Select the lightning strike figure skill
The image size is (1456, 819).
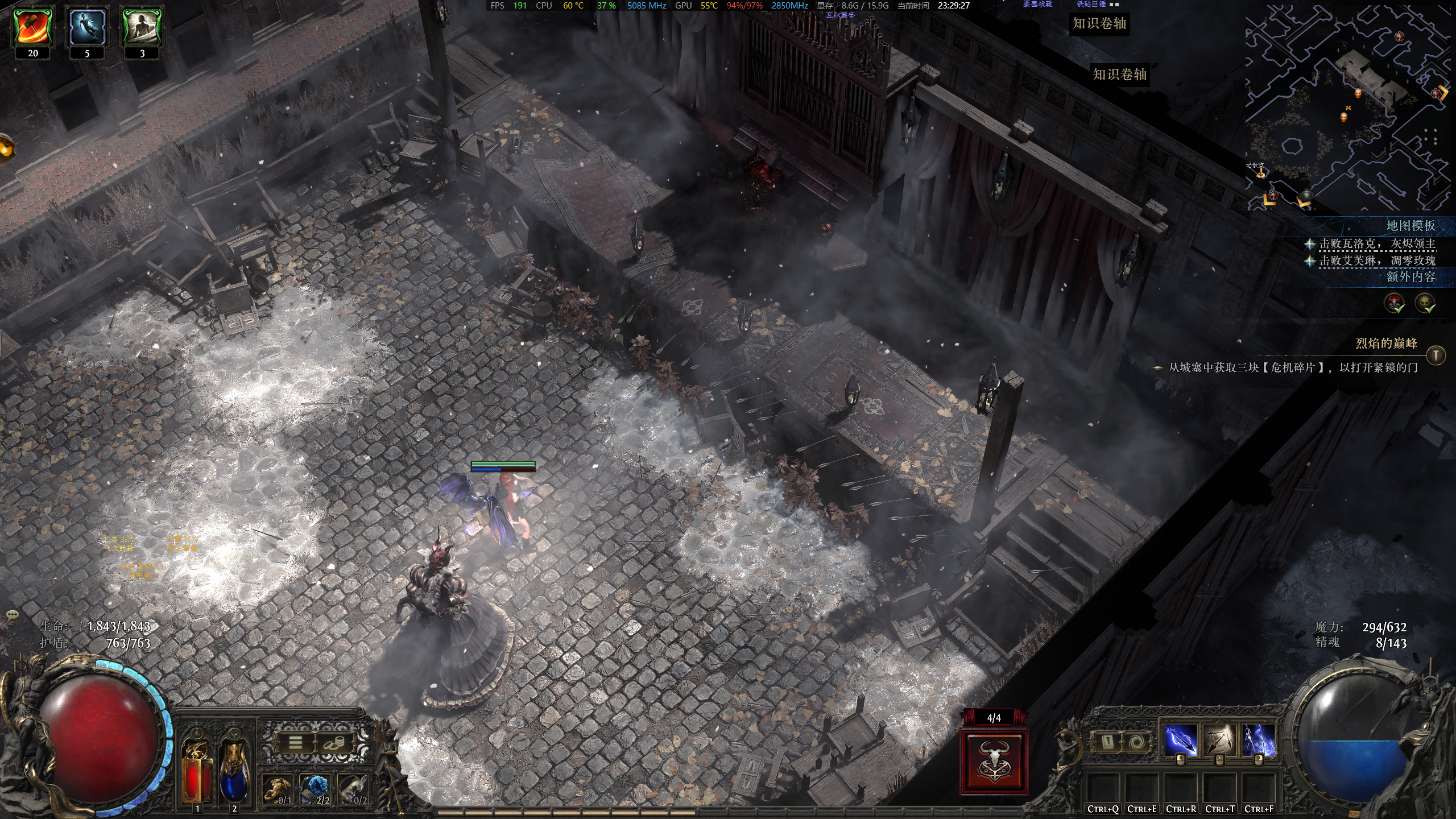1258,741
